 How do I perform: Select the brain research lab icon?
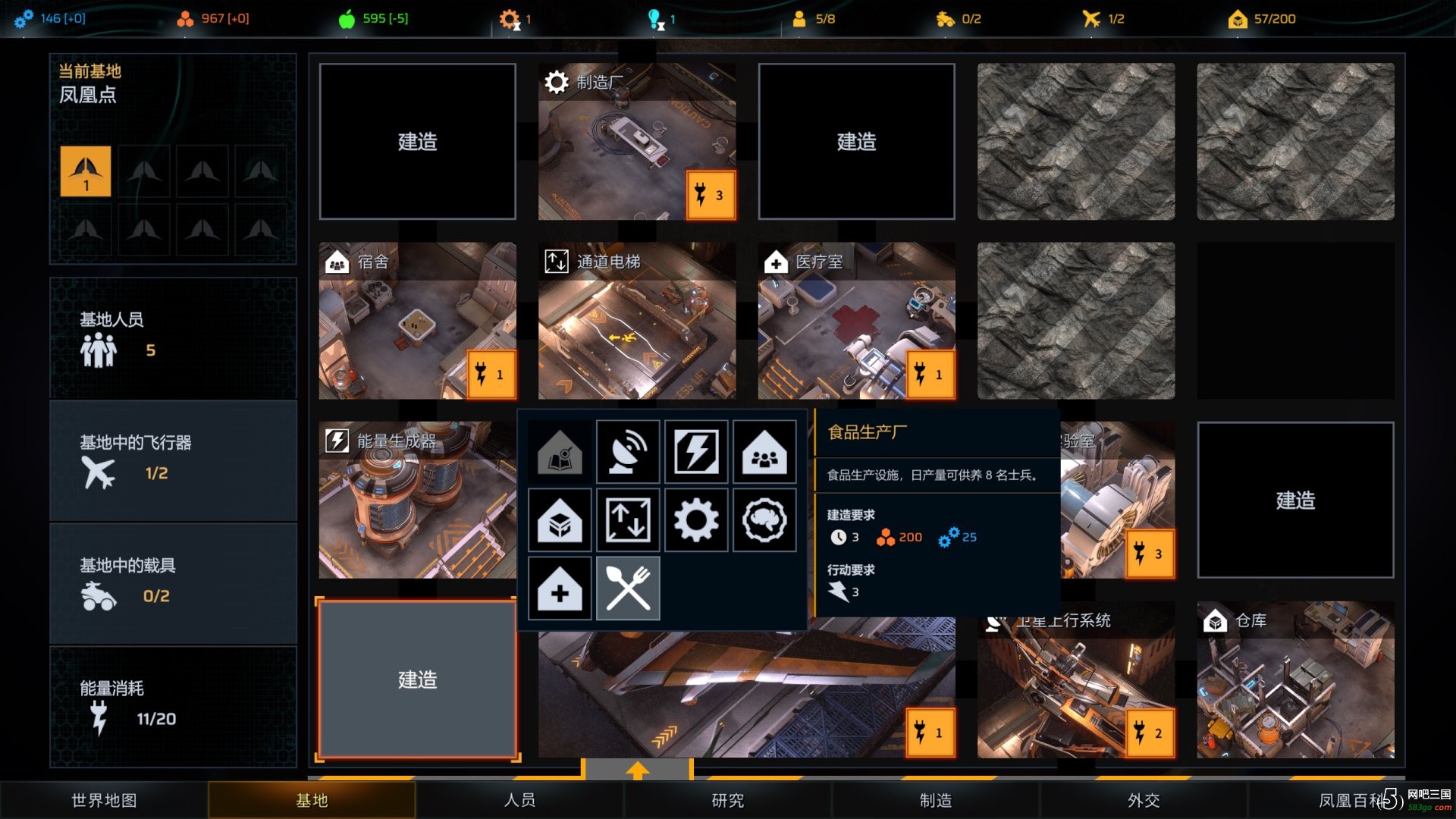pyautogui.click(x=764, y=520)
